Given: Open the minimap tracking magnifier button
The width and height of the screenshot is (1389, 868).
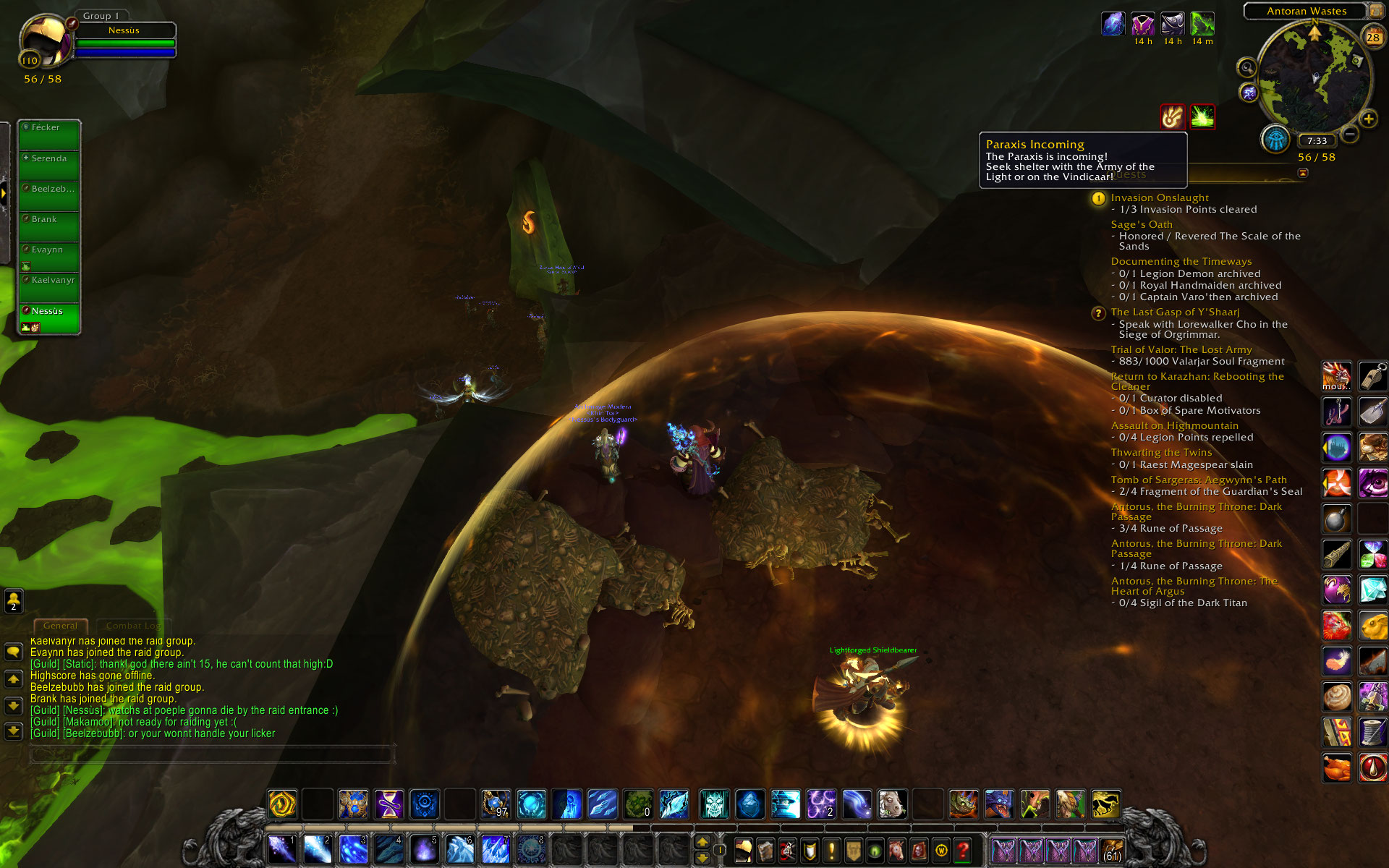Looking at the screenshot, I should (x=1246, y=68).
